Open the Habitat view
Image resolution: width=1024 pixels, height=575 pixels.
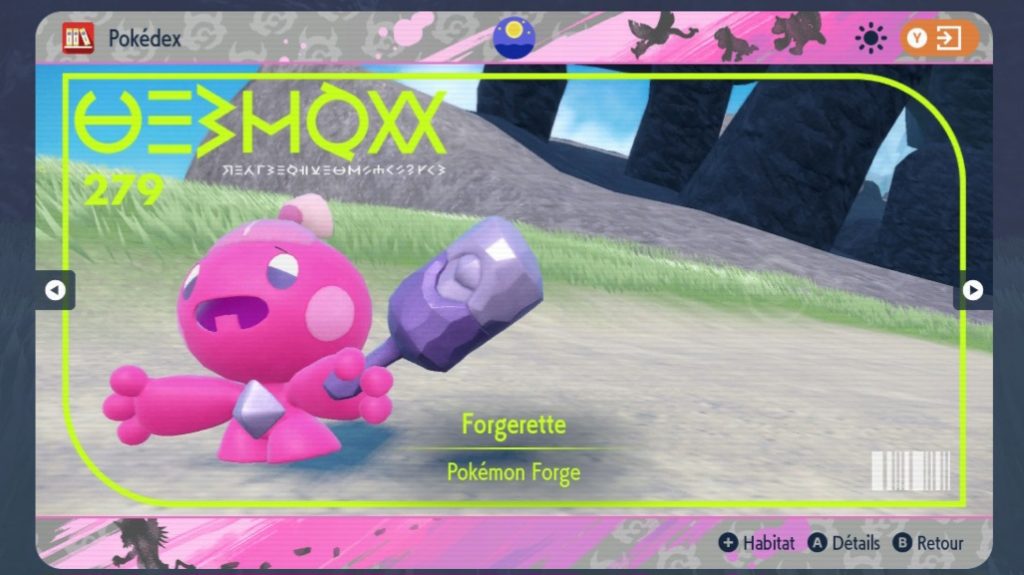(757, 543)
